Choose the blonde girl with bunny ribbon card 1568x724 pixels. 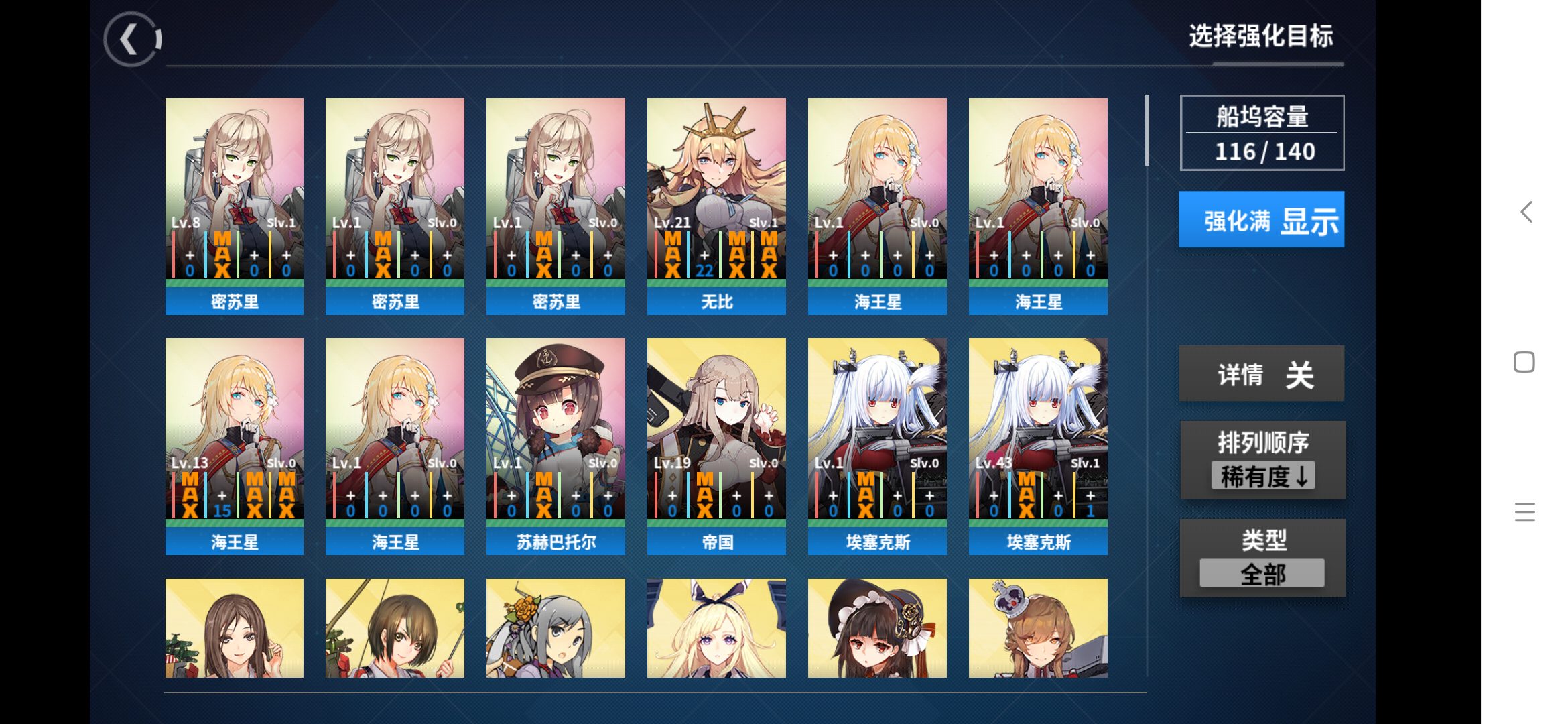716,628
